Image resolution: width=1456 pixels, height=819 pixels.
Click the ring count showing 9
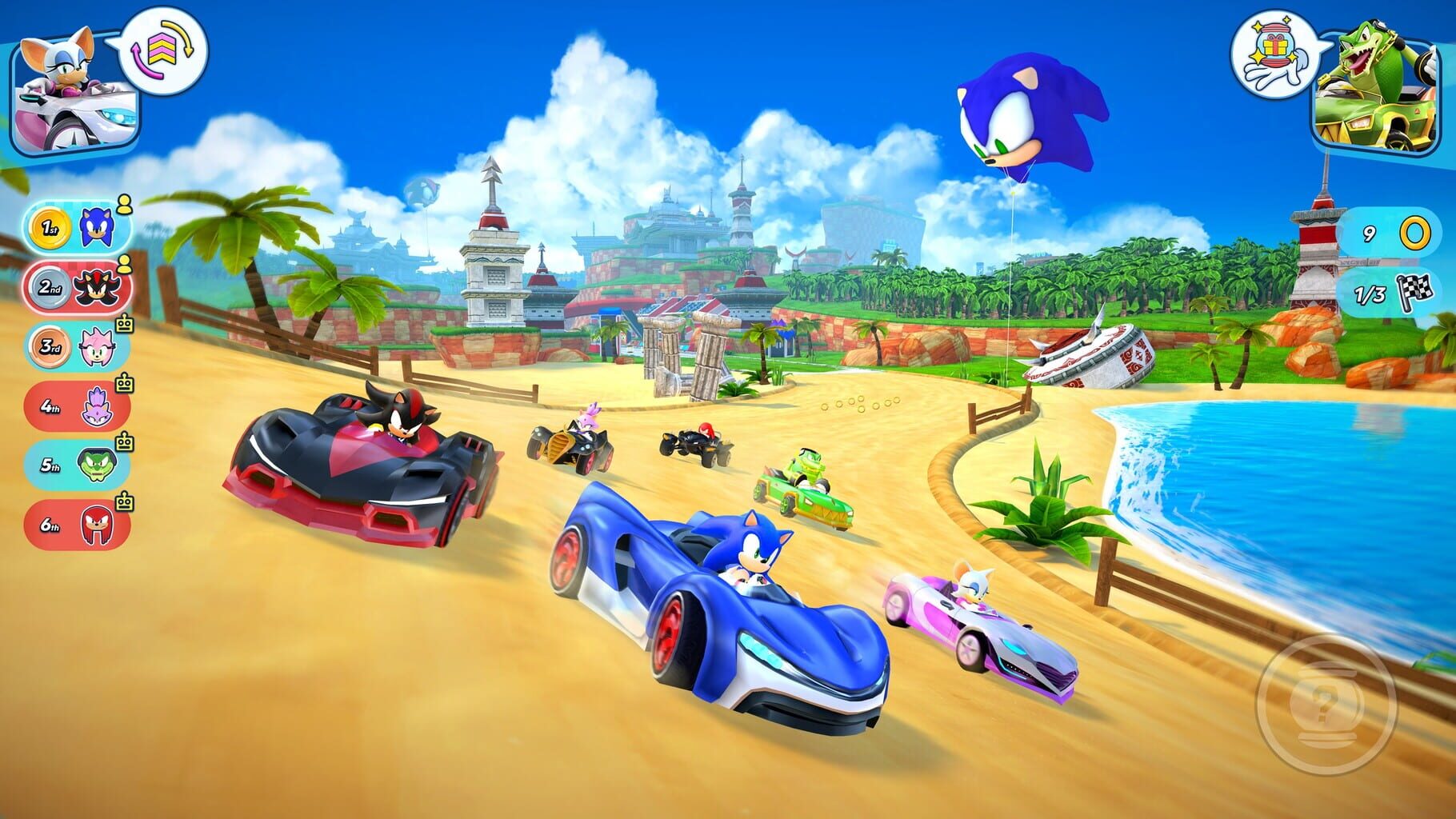point(1368,234)
